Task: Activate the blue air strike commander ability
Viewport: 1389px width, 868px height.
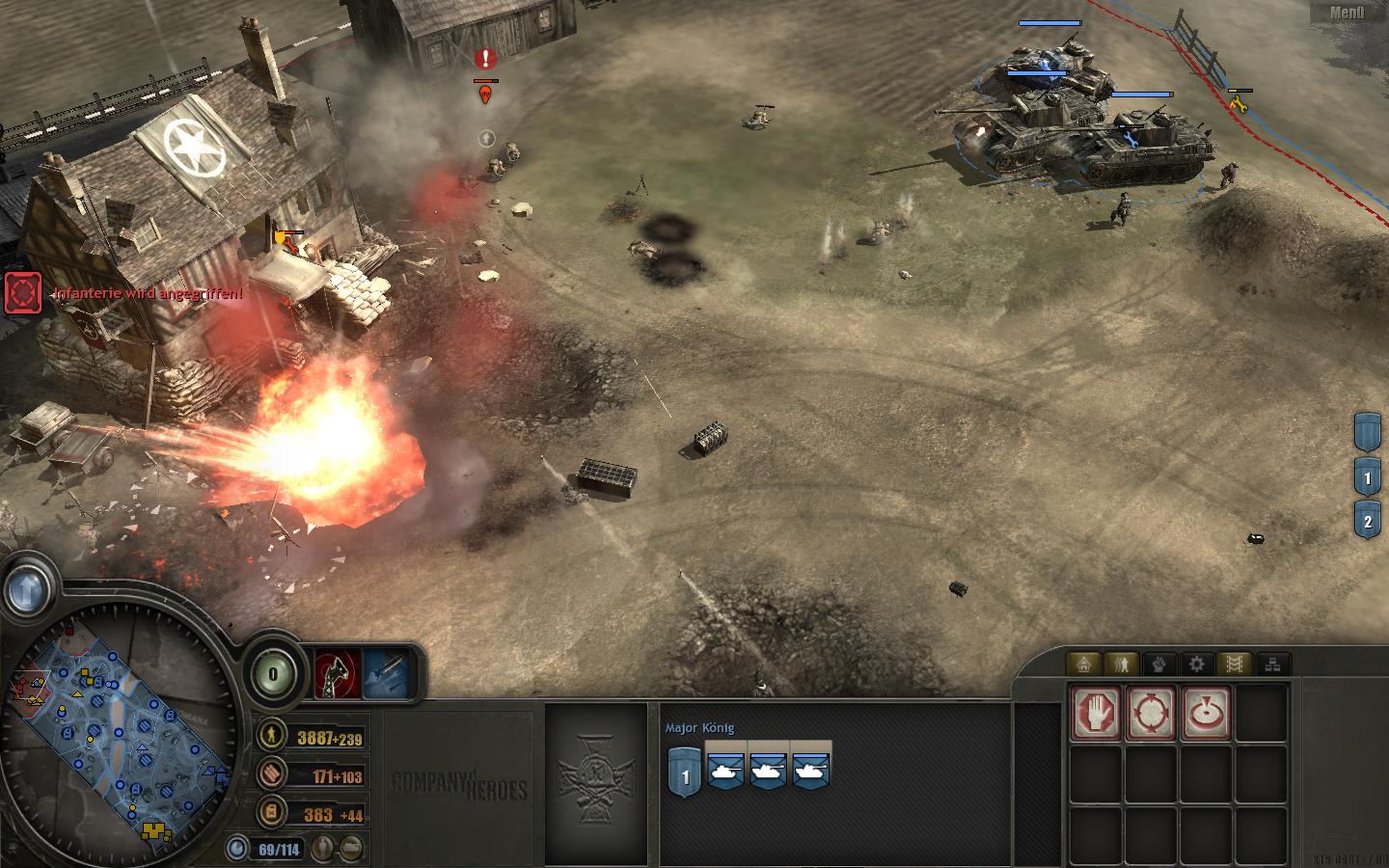Action: pyautogui.click(x=386, y=674)
